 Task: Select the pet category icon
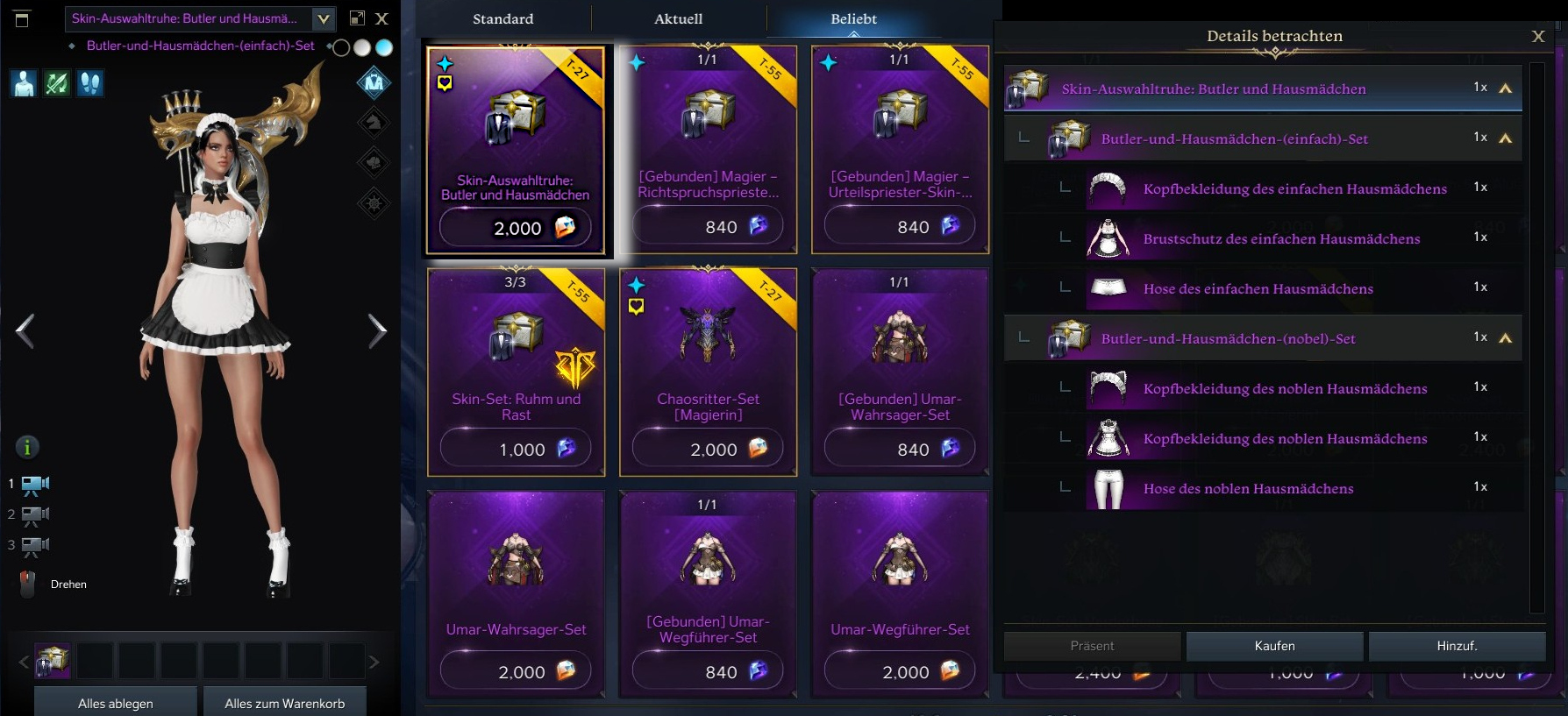click(x=374, y=162)
